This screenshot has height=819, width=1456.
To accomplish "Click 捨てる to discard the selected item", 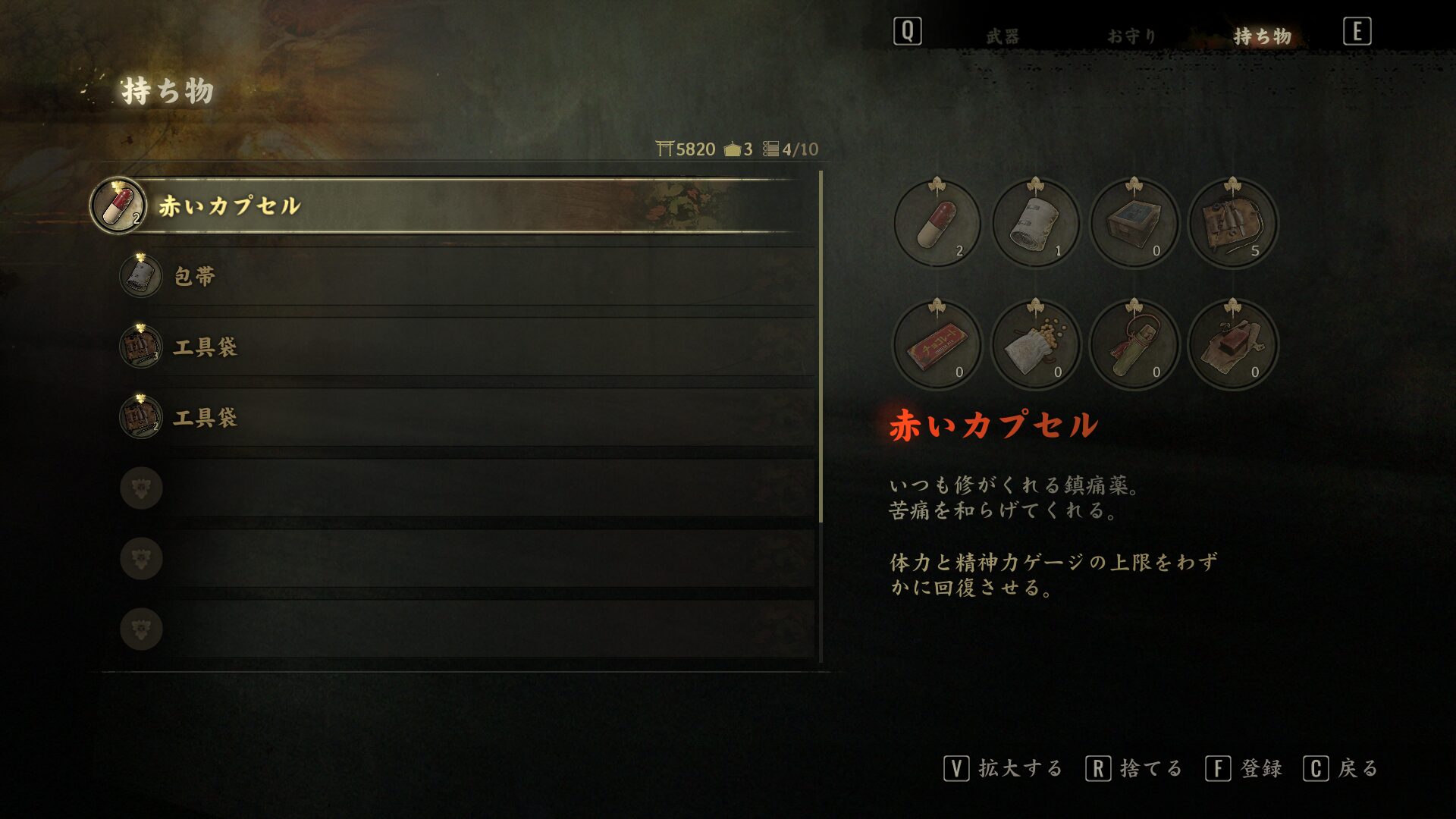I will (x=1155, y=767).
